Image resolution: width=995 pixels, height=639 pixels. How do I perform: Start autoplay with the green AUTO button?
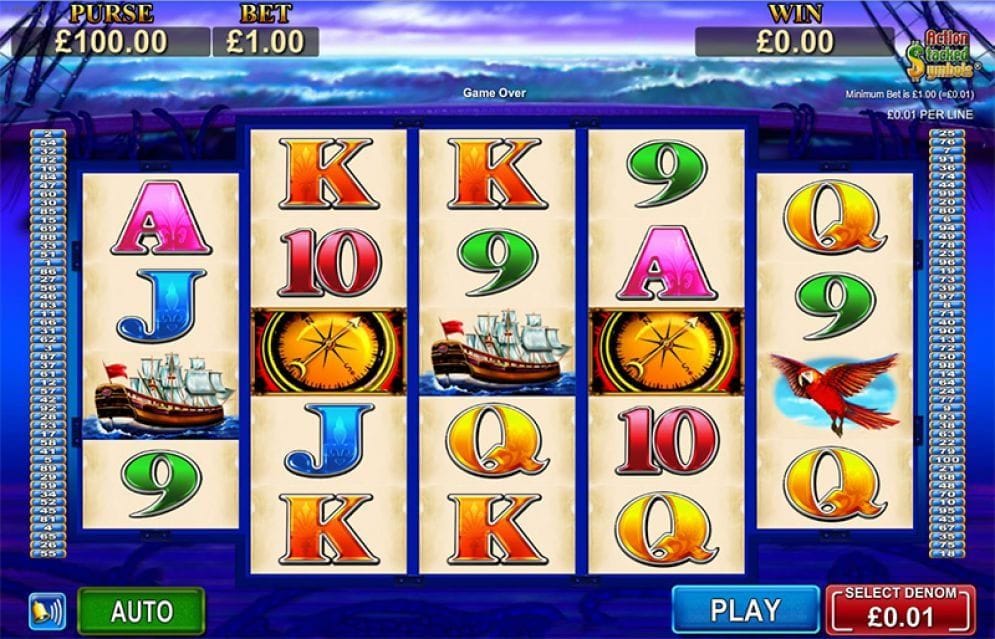(x=141, y=610)
